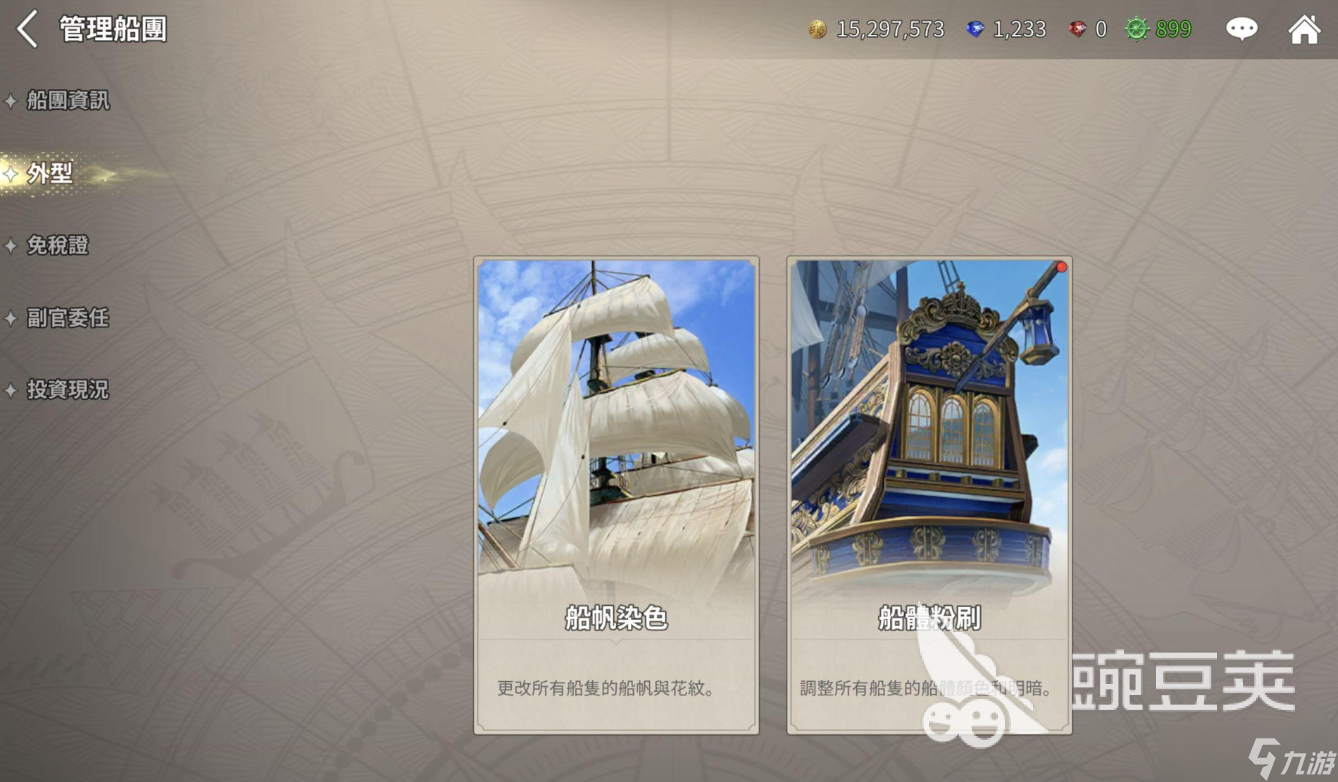1338x782 pixels.
Task: Click the 管理船團 title text
Action: point(113,30)
